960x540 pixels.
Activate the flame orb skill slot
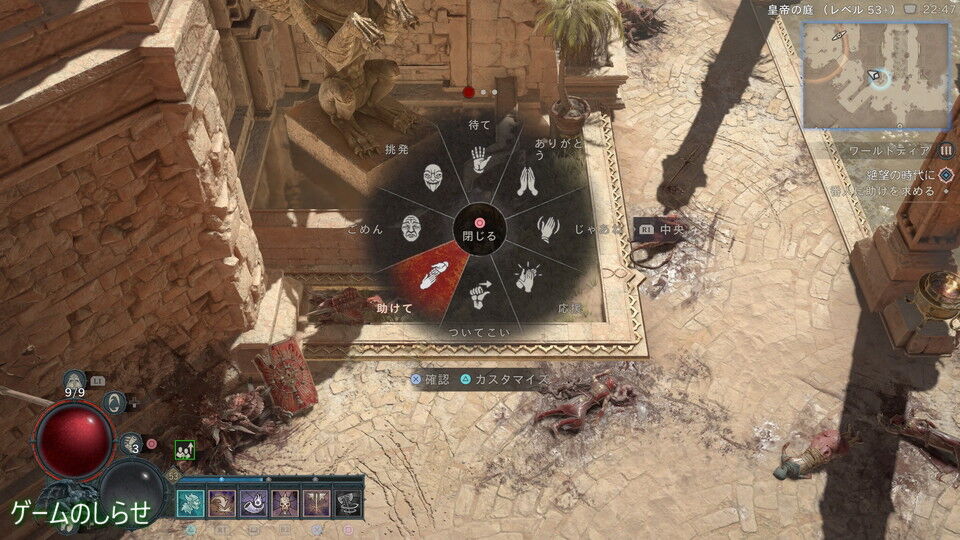tap(253, 501)
